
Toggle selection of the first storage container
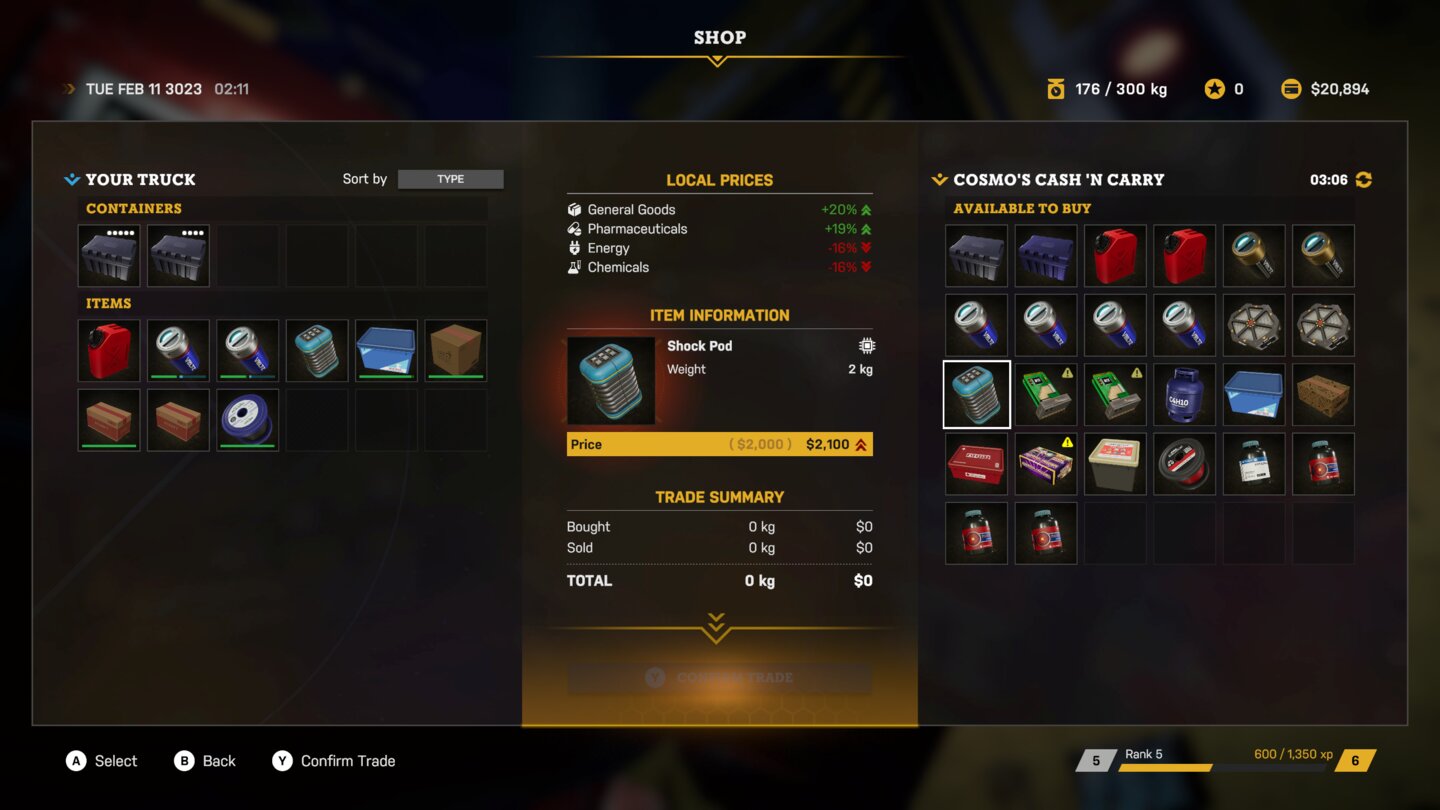108,255
